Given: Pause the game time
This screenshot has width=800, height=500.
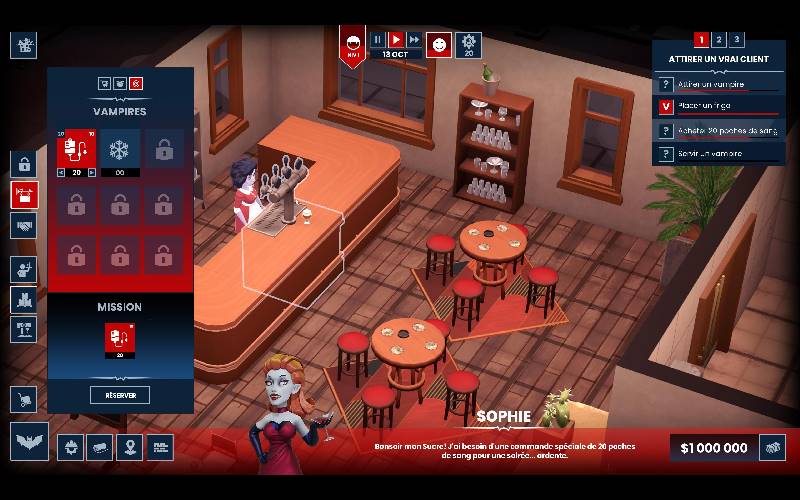Looking at the screenshot, I should coord(378,40).
